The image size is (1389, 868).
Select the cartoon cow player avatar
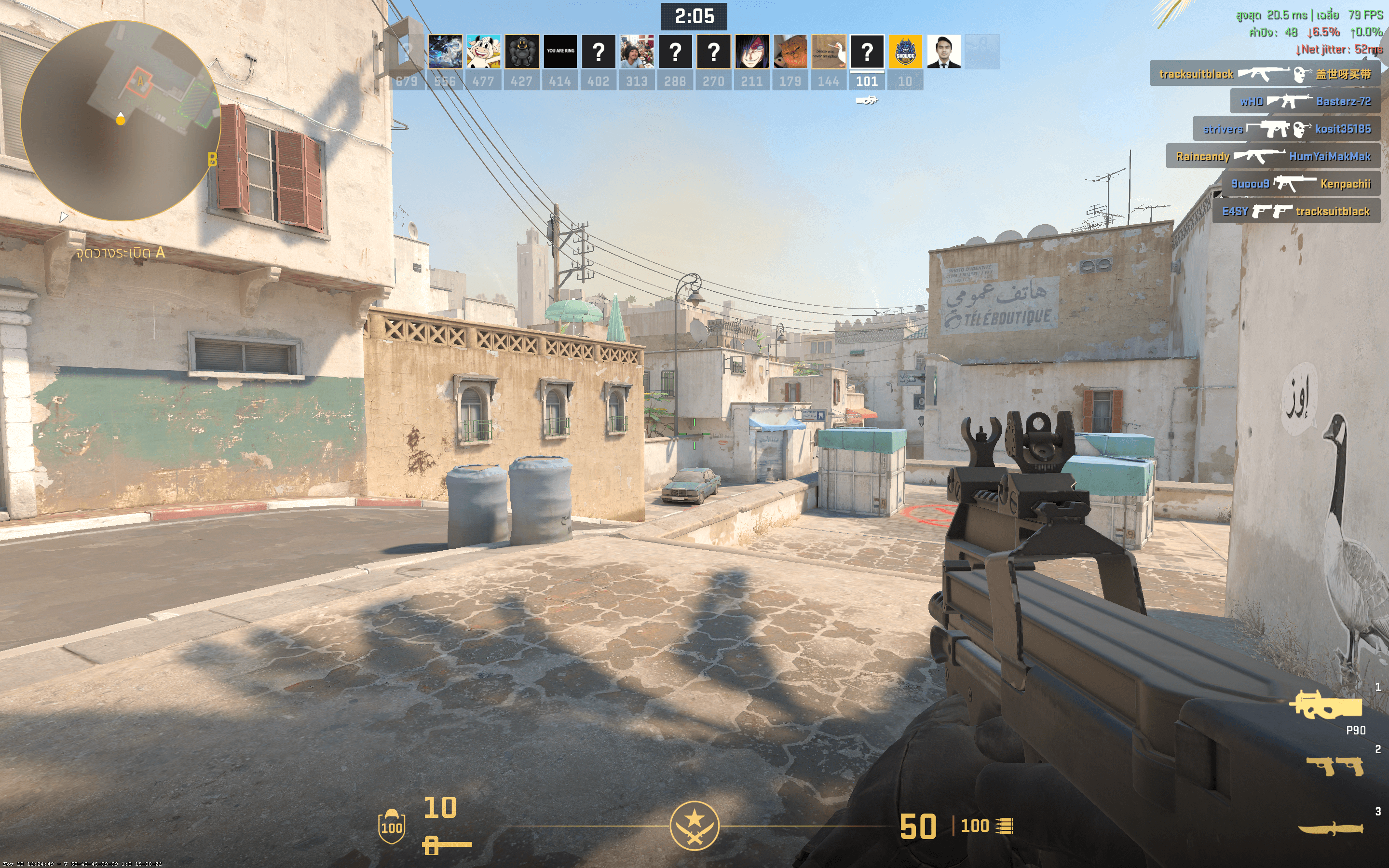[483, 52]
